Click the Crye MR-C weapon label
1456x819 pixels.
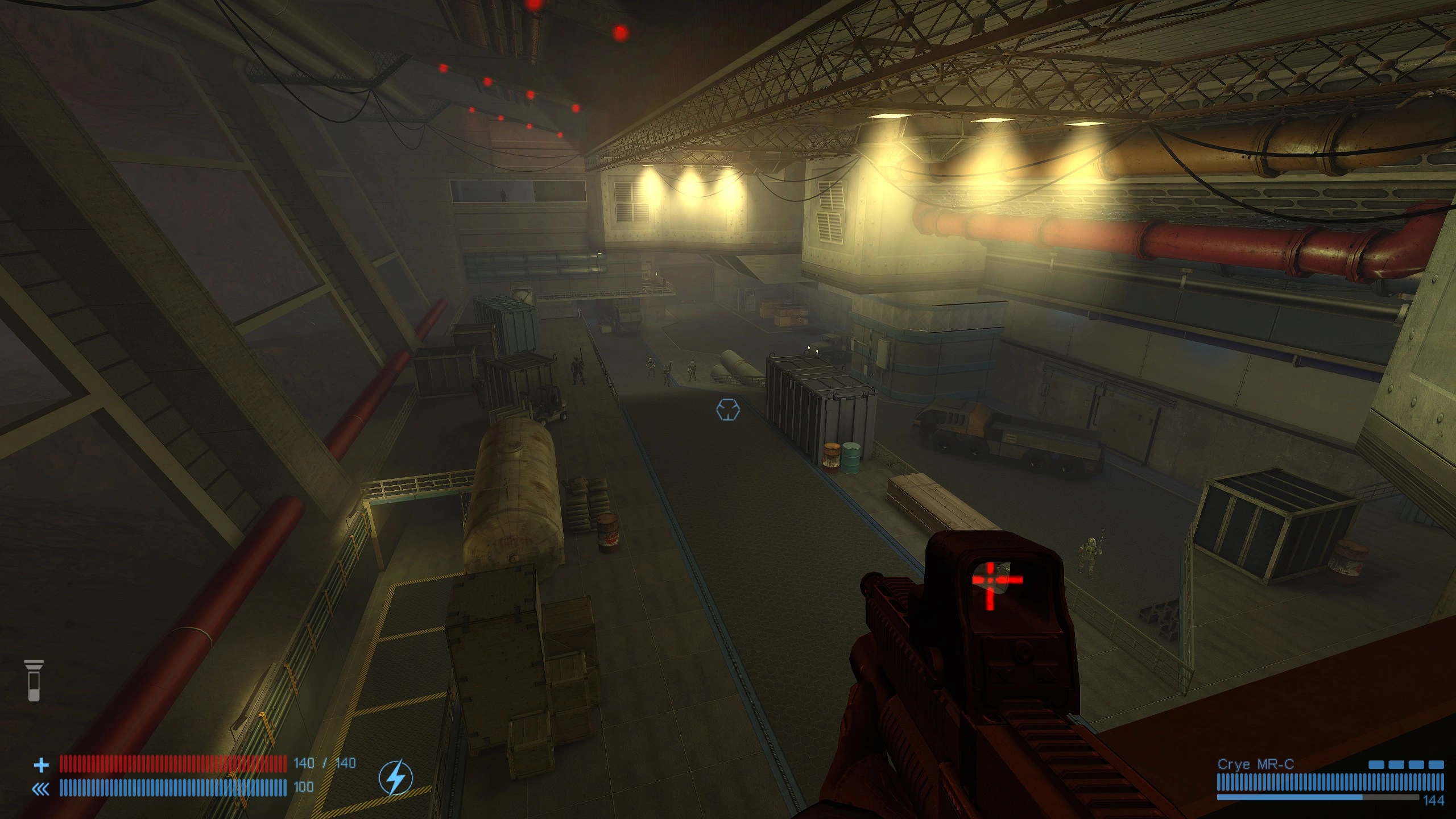point(1255,764)
